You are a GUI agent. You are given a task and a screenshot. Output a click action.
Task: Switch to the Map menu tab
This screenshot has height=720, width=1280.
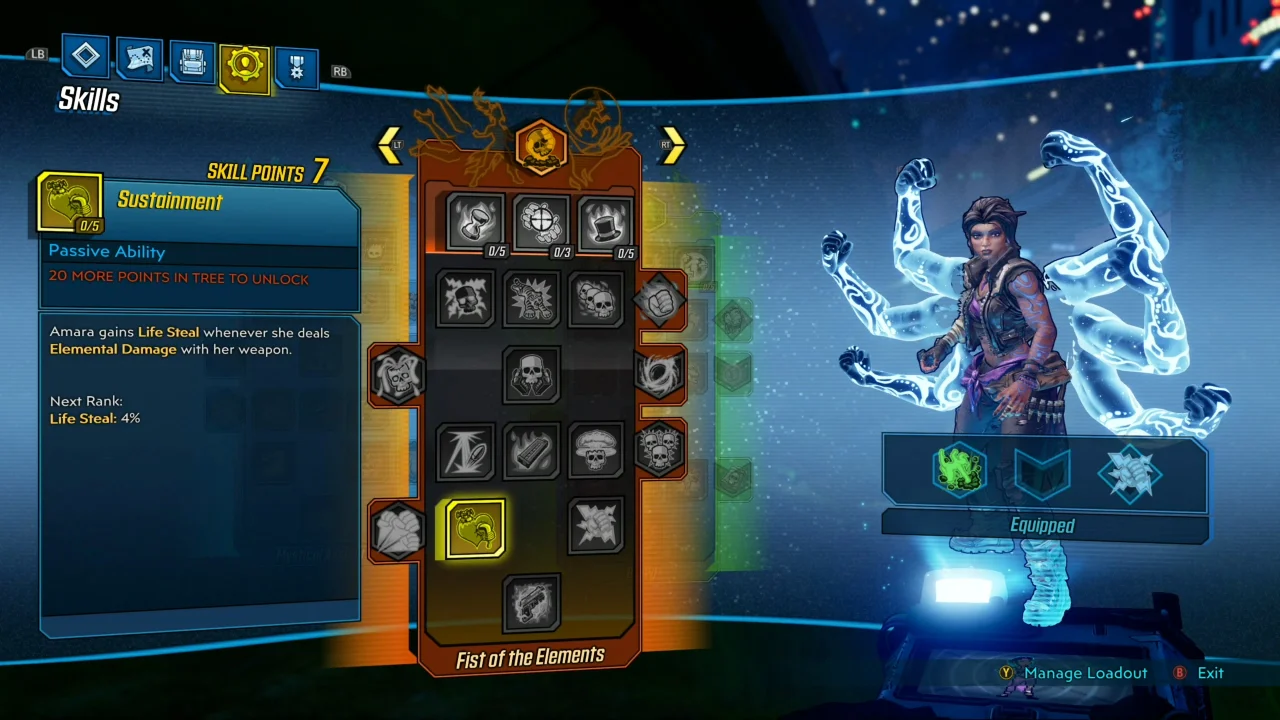click(139, 58)
